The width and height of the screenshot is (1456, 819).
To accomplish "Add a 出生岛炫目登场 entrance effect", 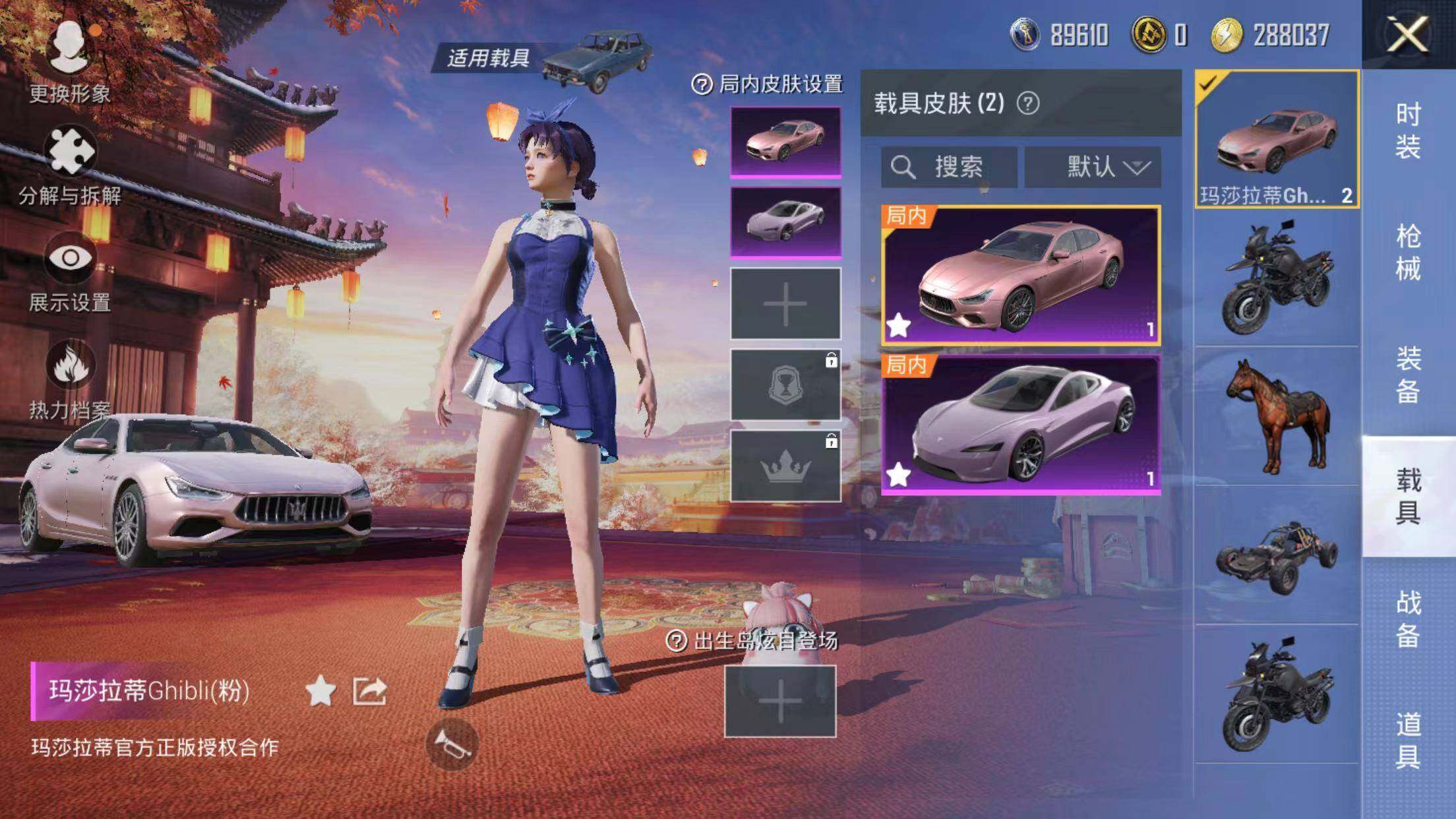I will click(x=780, y=701).
